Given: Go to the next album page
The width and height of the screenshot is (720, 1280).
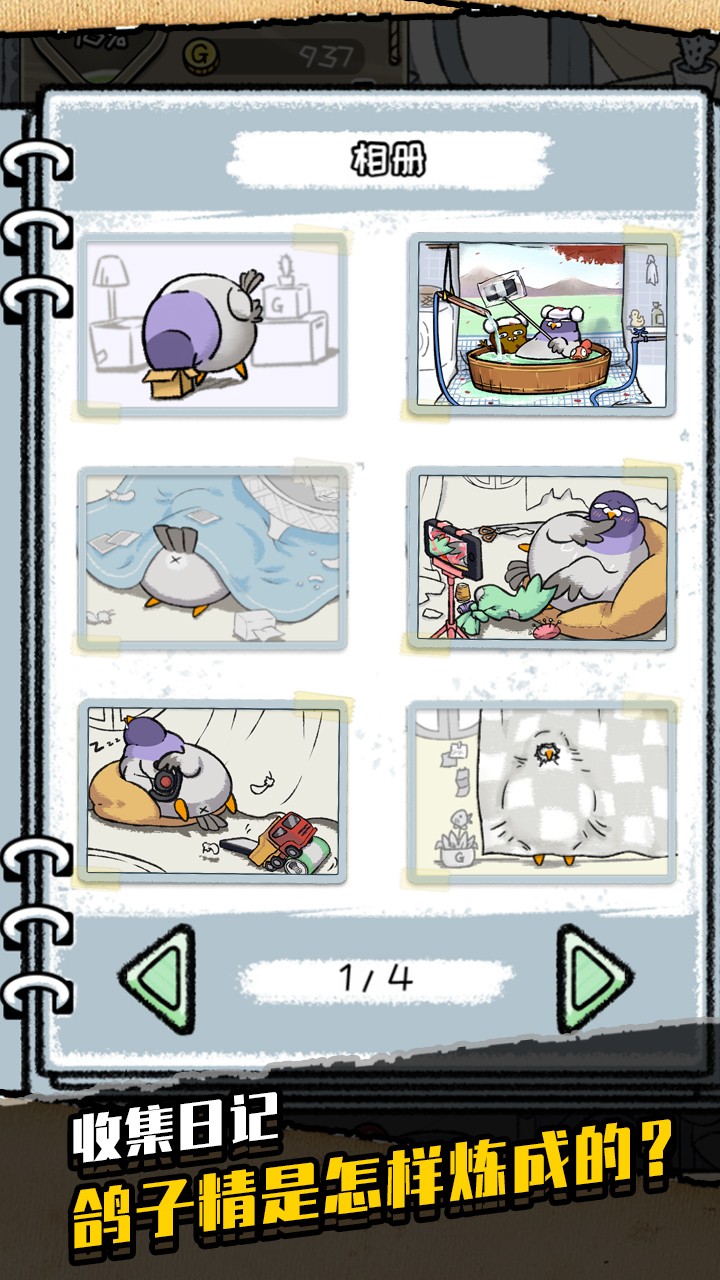Looking at the screenshot, I should pyautogui.click(x=592, y=978).
